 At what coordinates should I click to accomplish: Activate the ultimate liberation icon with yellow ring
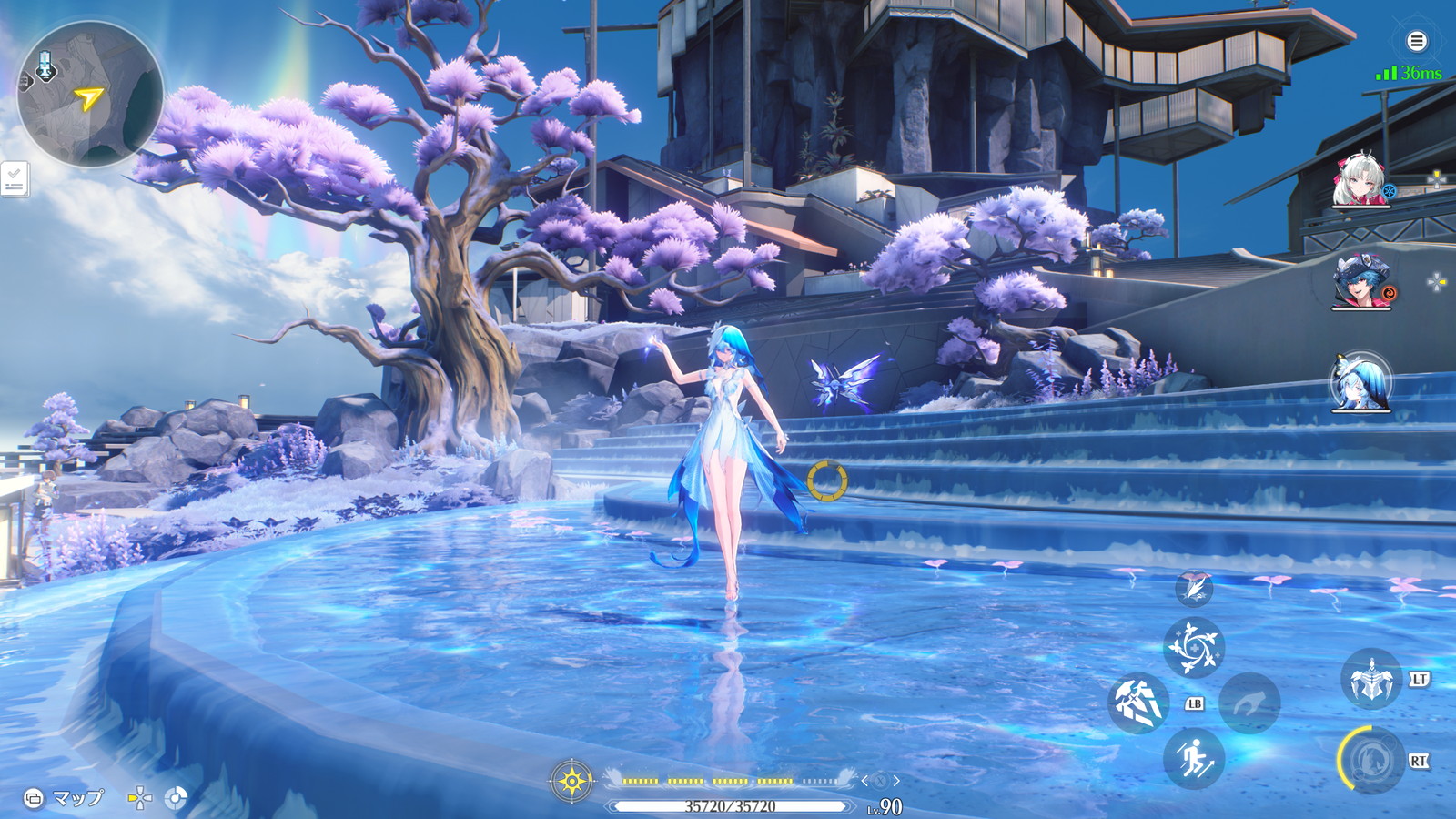[x=1370, y=760]
